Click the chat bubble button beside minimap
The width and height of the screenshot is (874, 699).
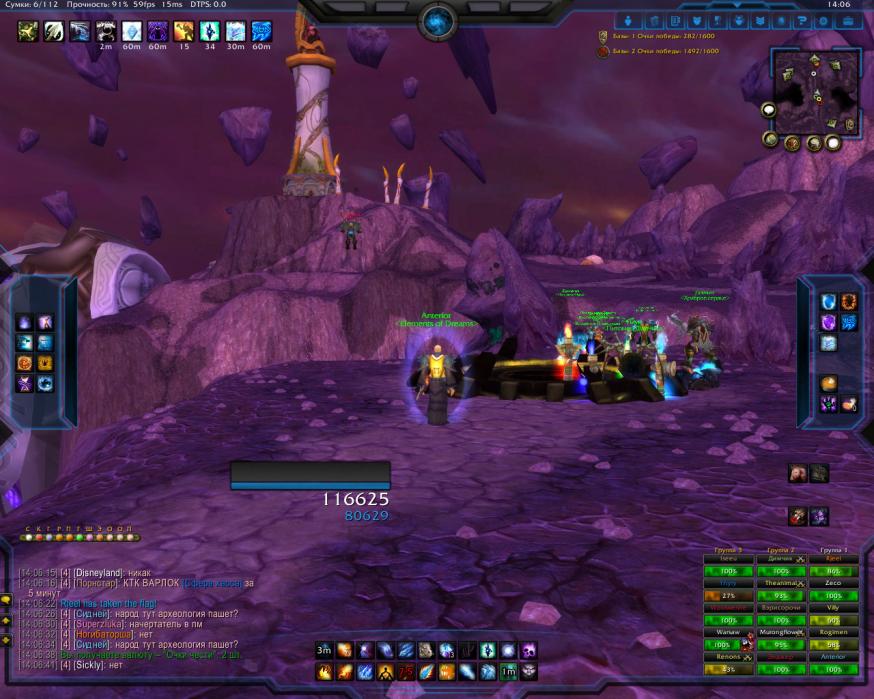pyautogui.click(x=769, y=110)
